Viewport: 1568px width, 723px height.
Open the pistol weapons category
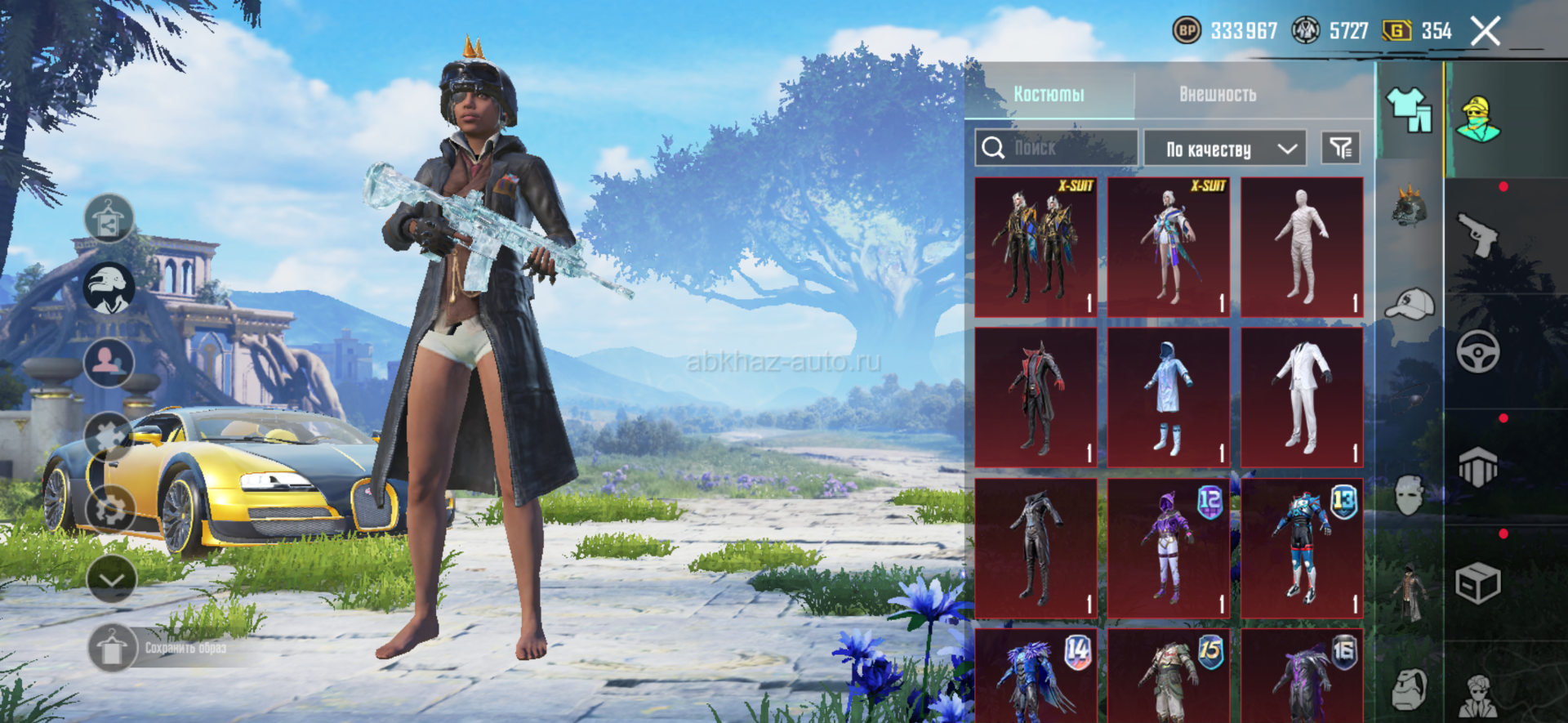tap(1477, 234)
